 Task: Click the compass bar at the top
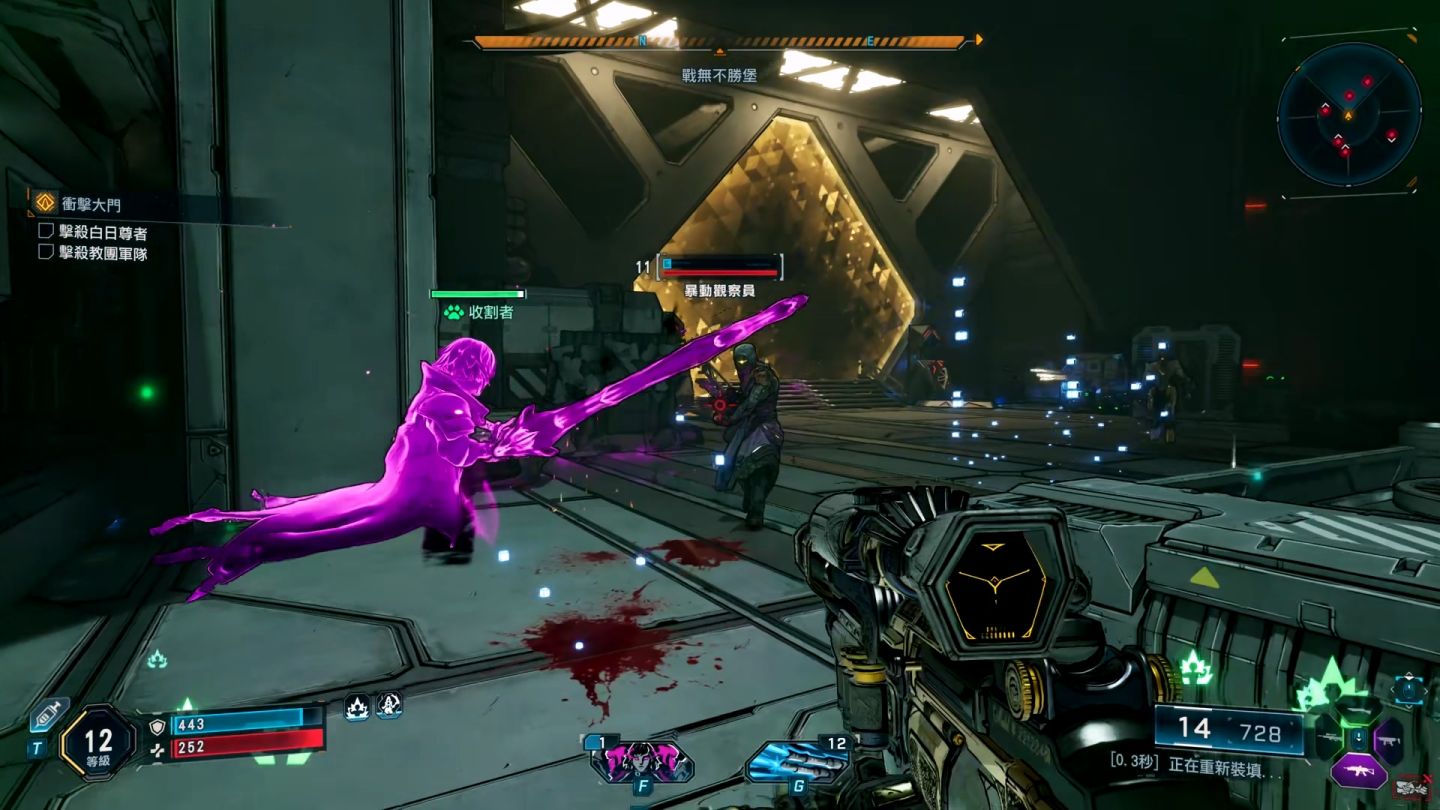(x=720, y=42)
